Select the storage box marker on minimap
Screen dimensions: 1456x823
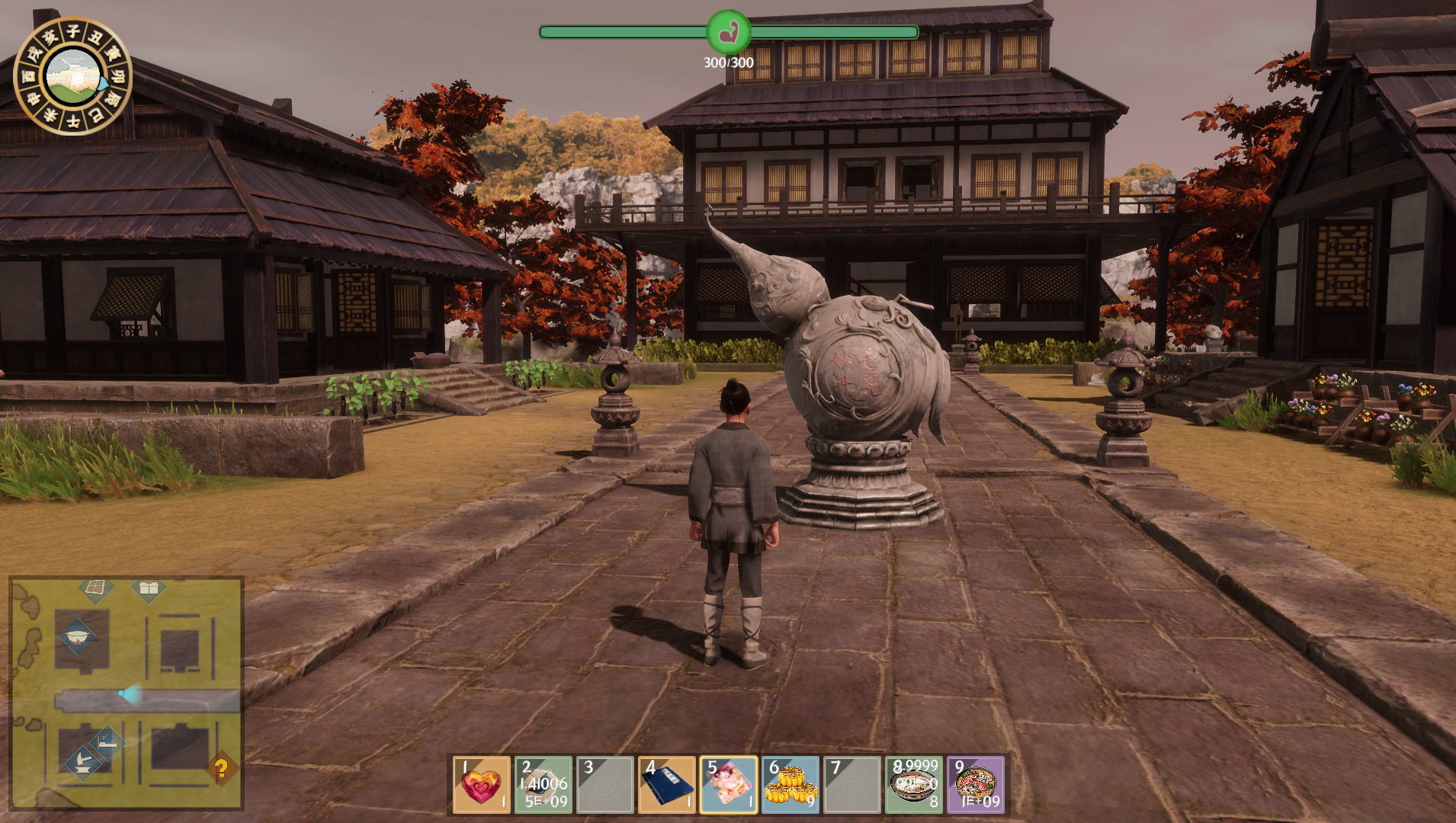(x=149, y=588)
